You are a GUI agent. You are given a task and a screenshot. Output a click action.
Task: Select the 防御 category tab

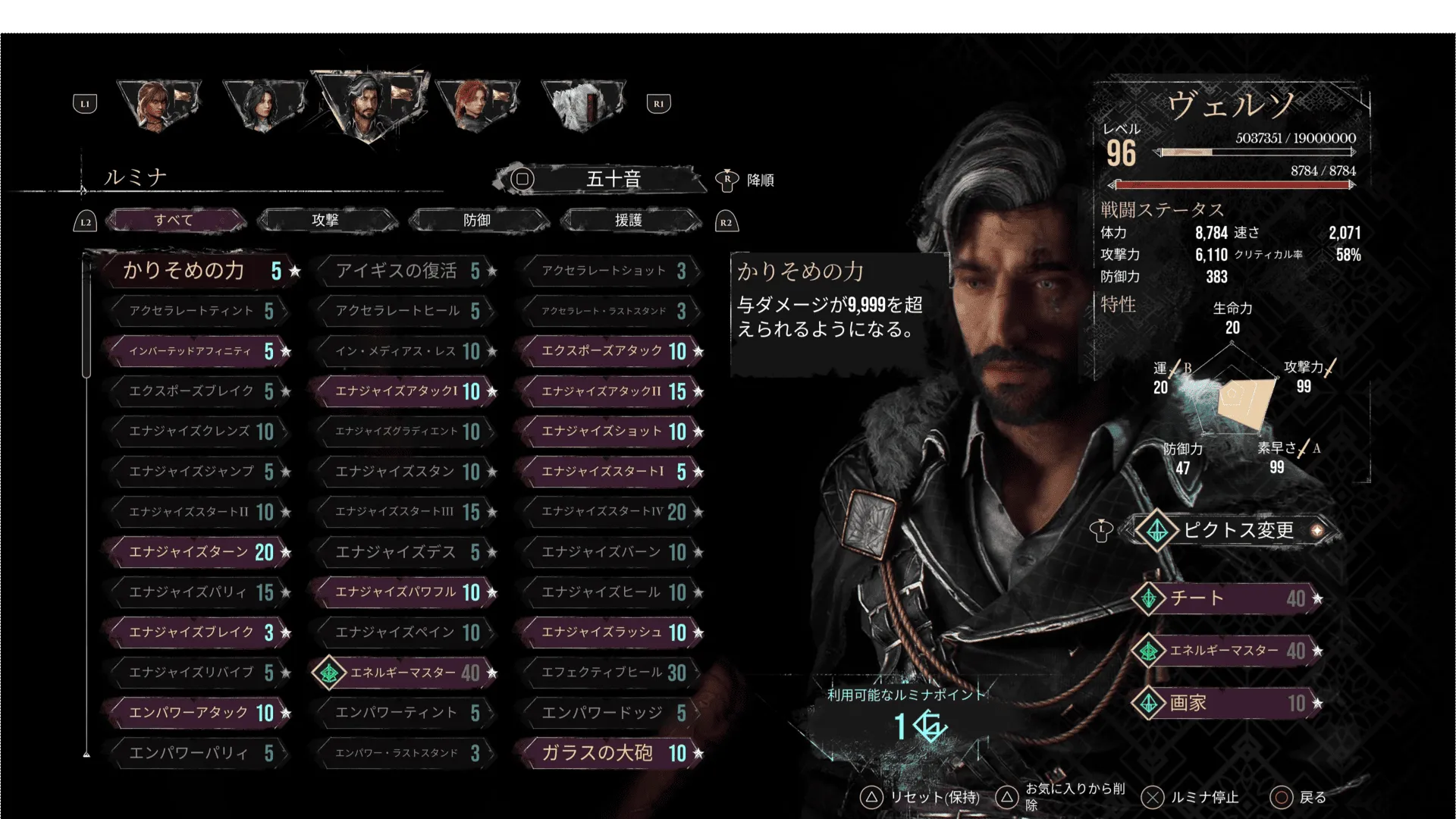coord(478,221)
